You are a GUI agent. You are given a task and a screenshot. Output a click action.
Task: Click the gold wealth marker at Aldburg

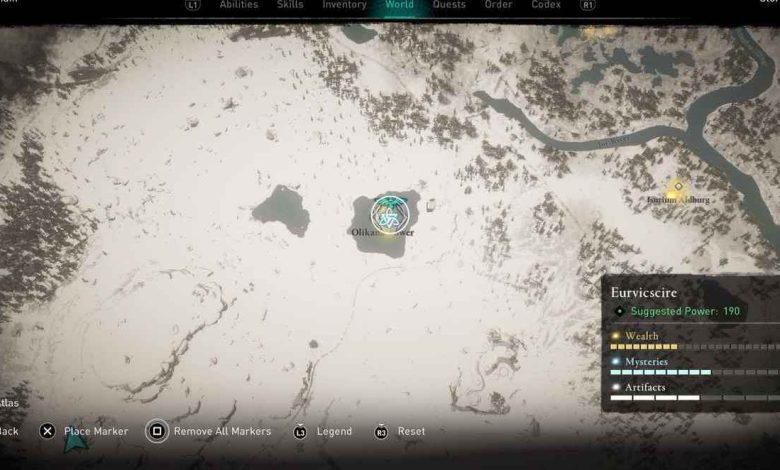[677, 185]
